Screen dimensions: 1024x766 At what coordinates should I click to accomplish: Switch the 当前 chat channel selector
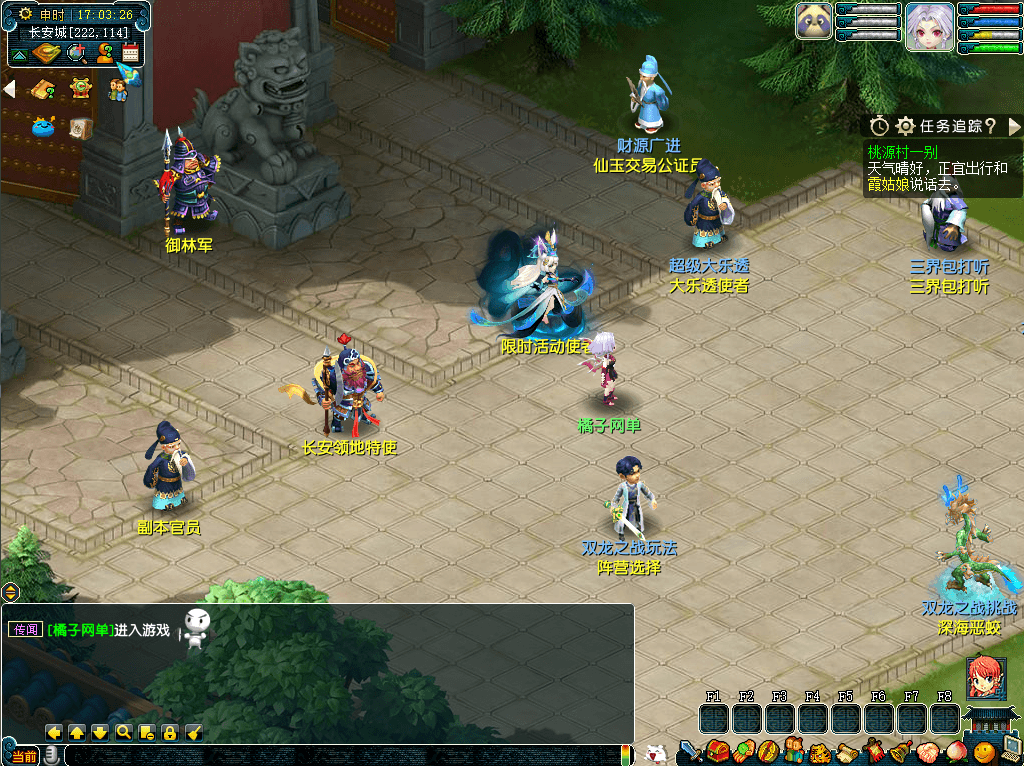click(x=22, y=757)
